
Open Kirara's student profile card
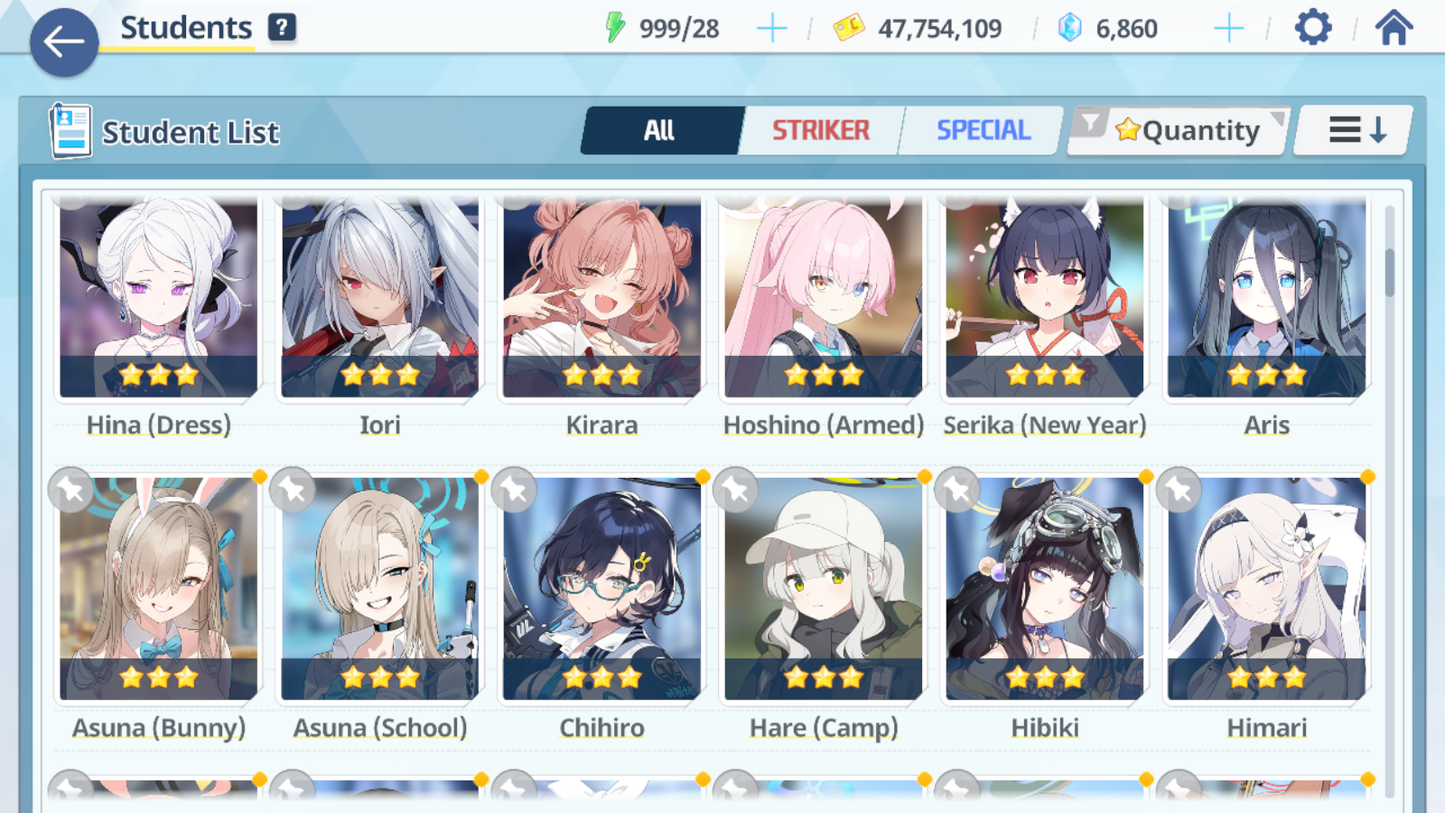click(602, 300)
